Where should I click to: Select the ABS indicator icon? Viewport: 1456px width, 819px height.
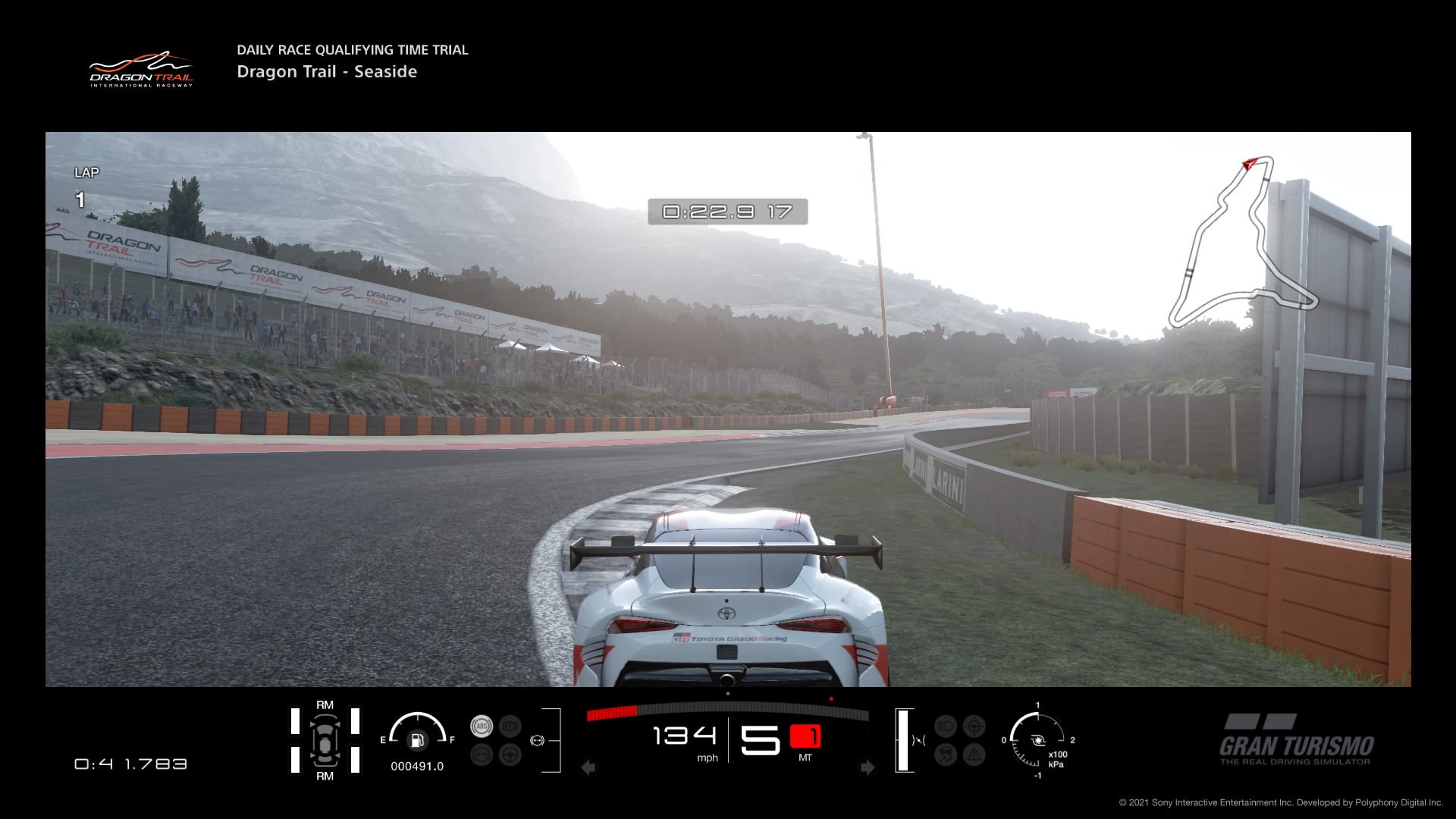pos(482,726)
